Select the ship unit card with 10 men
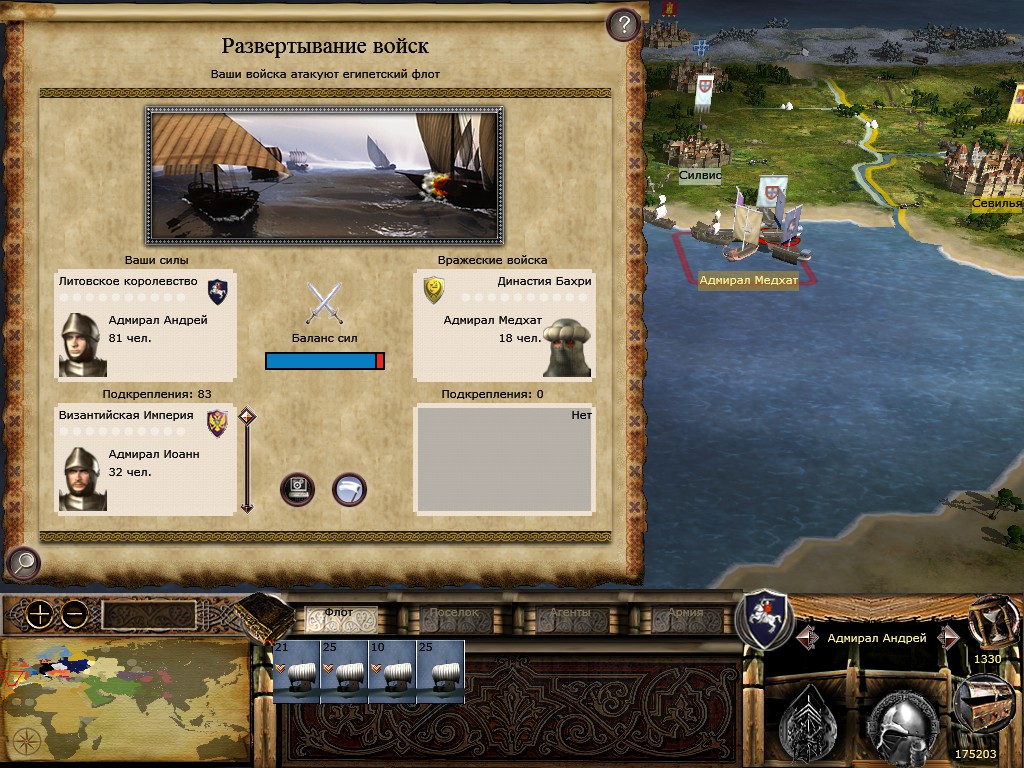This screenshot has height=768, width=1024. (x=392, y=671)
